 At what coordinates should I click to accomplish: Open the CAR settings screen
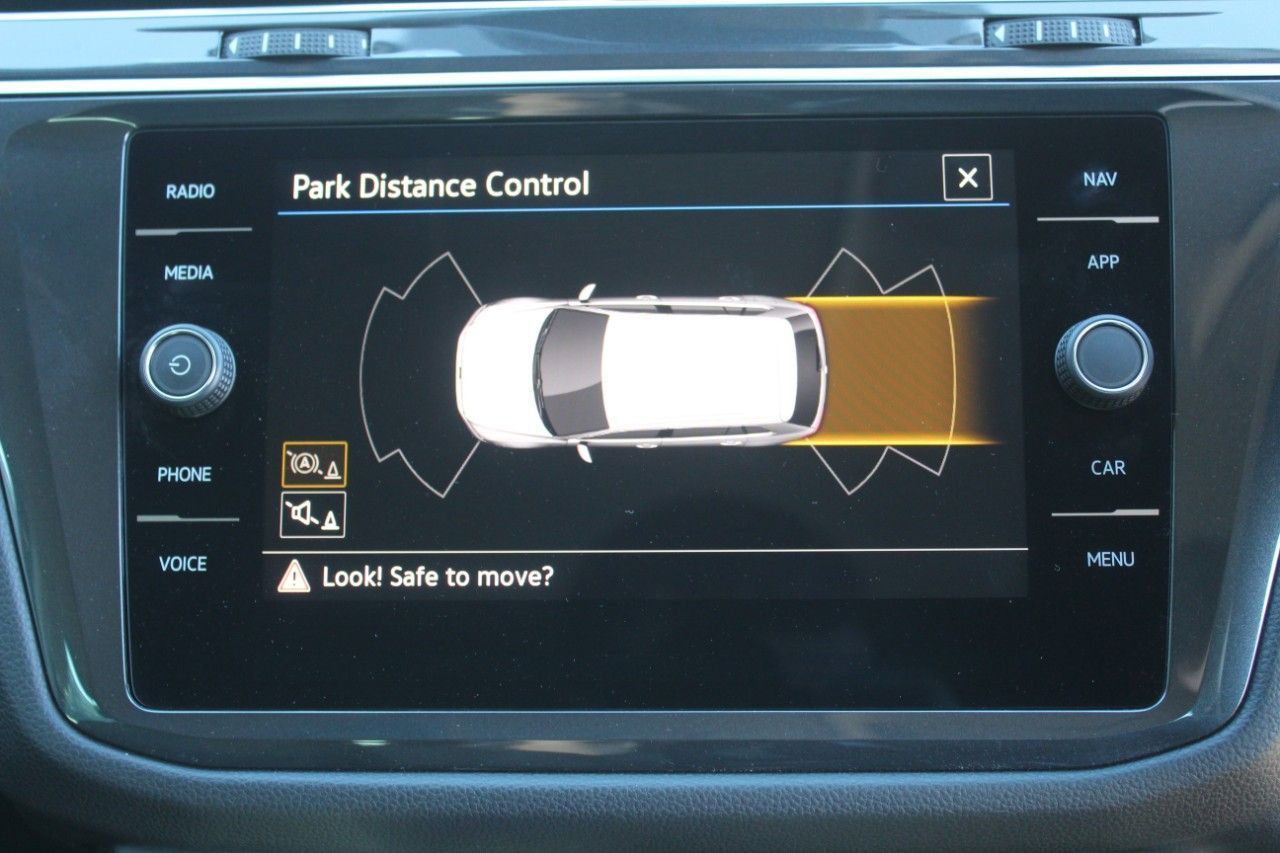(1105, 466)
